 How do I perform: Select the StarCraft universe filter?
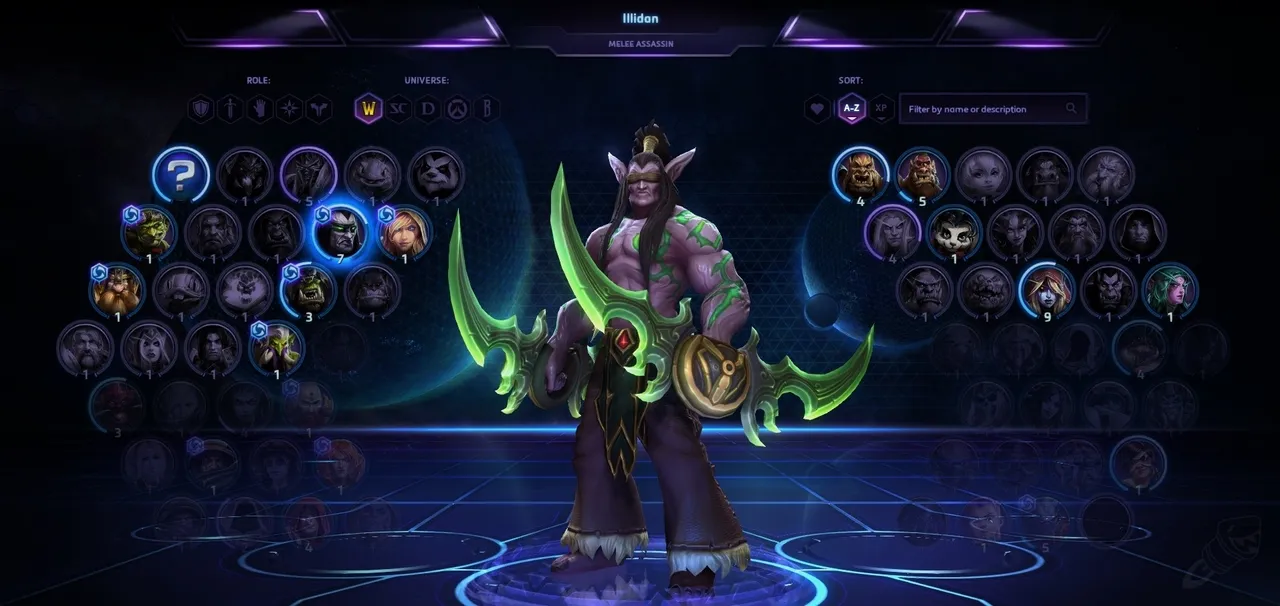click(398, 108)
